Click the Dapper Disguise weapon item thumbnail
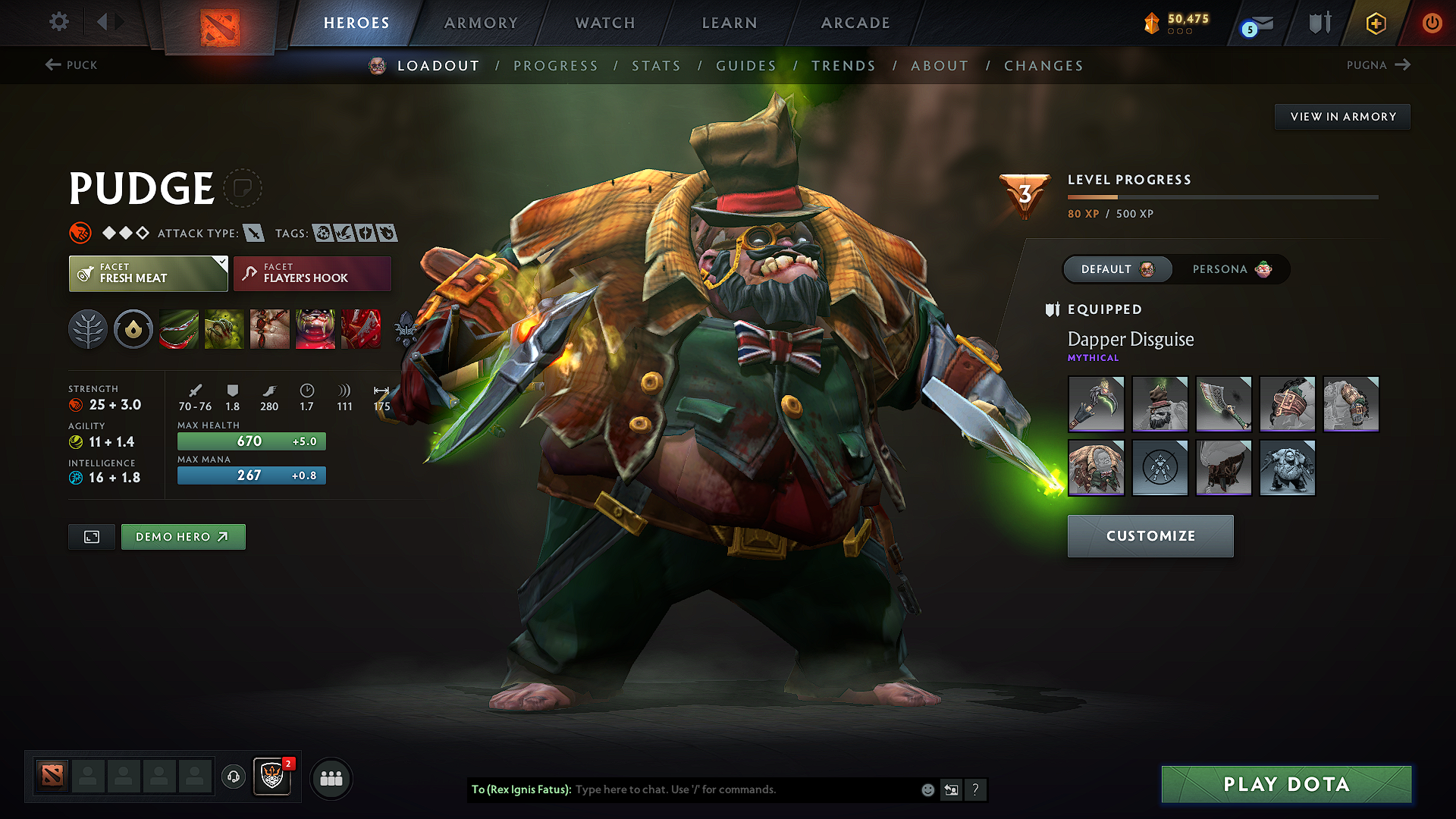 coord(1096,404)
